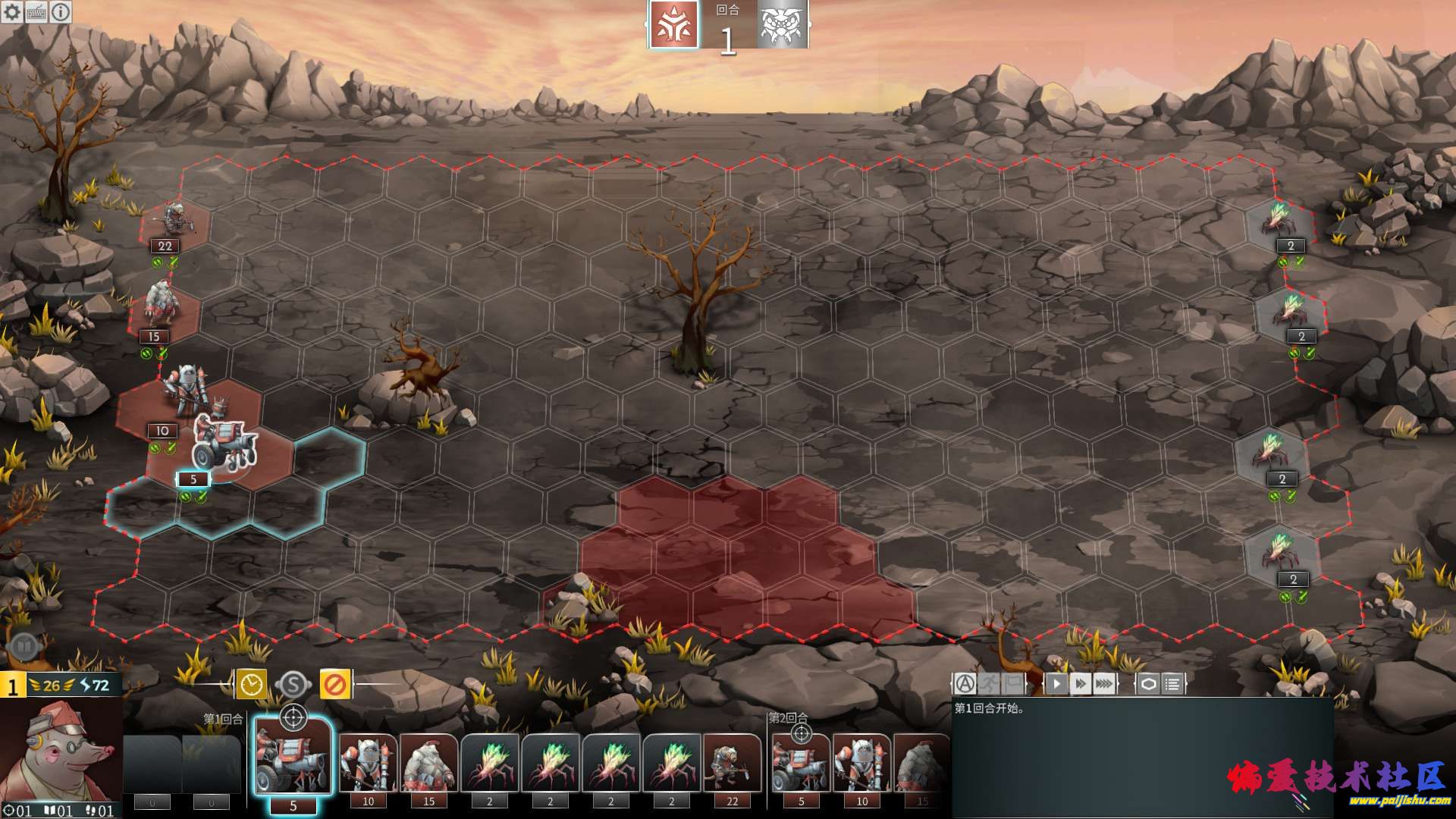Click the round pause button above hero stats

coord(24,647)
